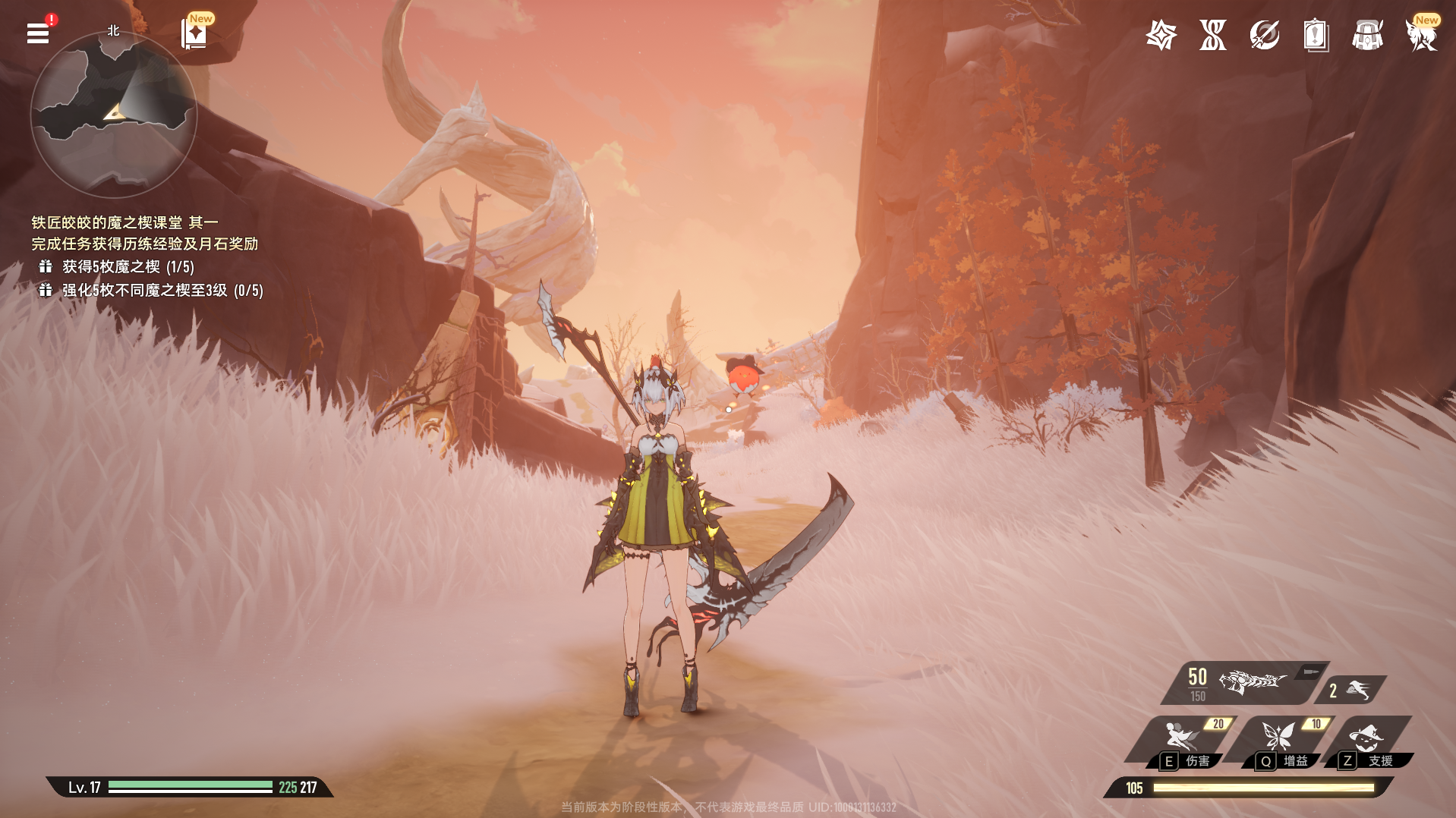This screenshot has width=1456, height=818.
Task: Select the 获得5枚魔之楔 objective
Action: [x=128, y=266]
